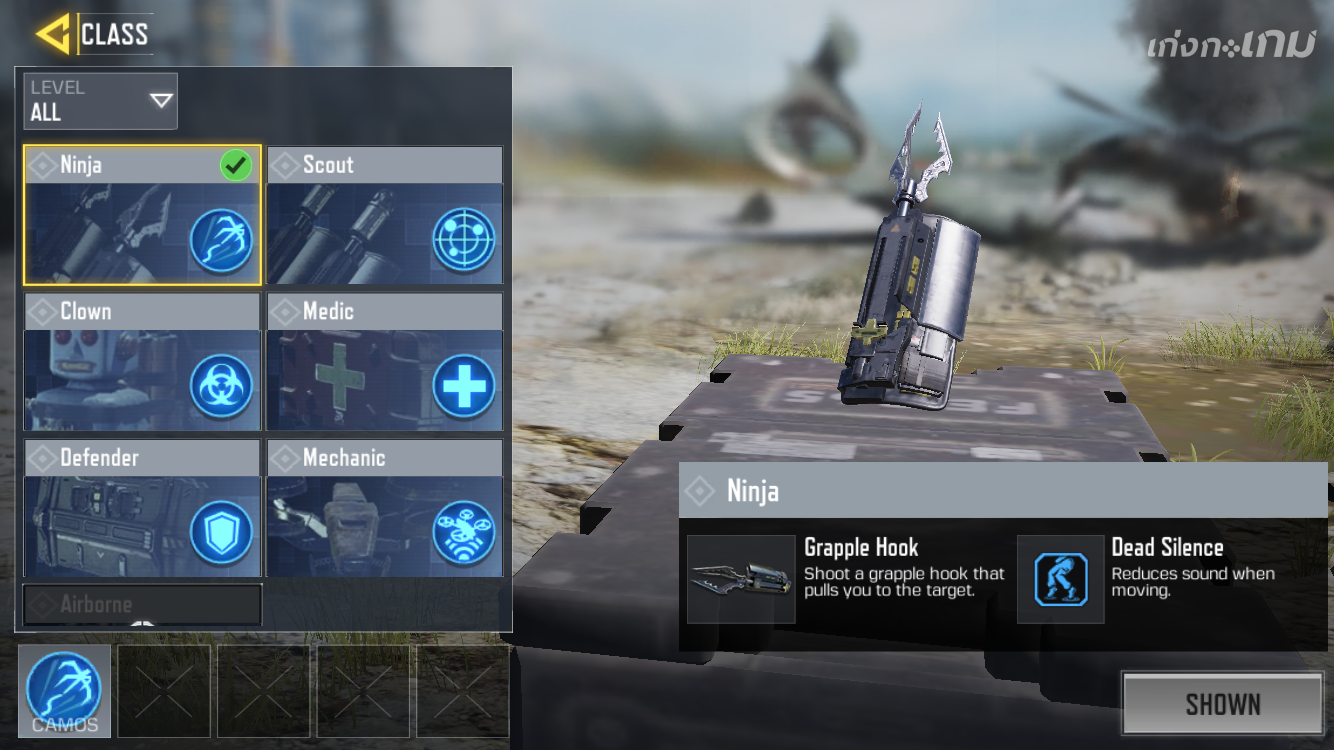Screen dimensions: 1334x750
Task: Pick the Clown class tile
Action: 142,362
